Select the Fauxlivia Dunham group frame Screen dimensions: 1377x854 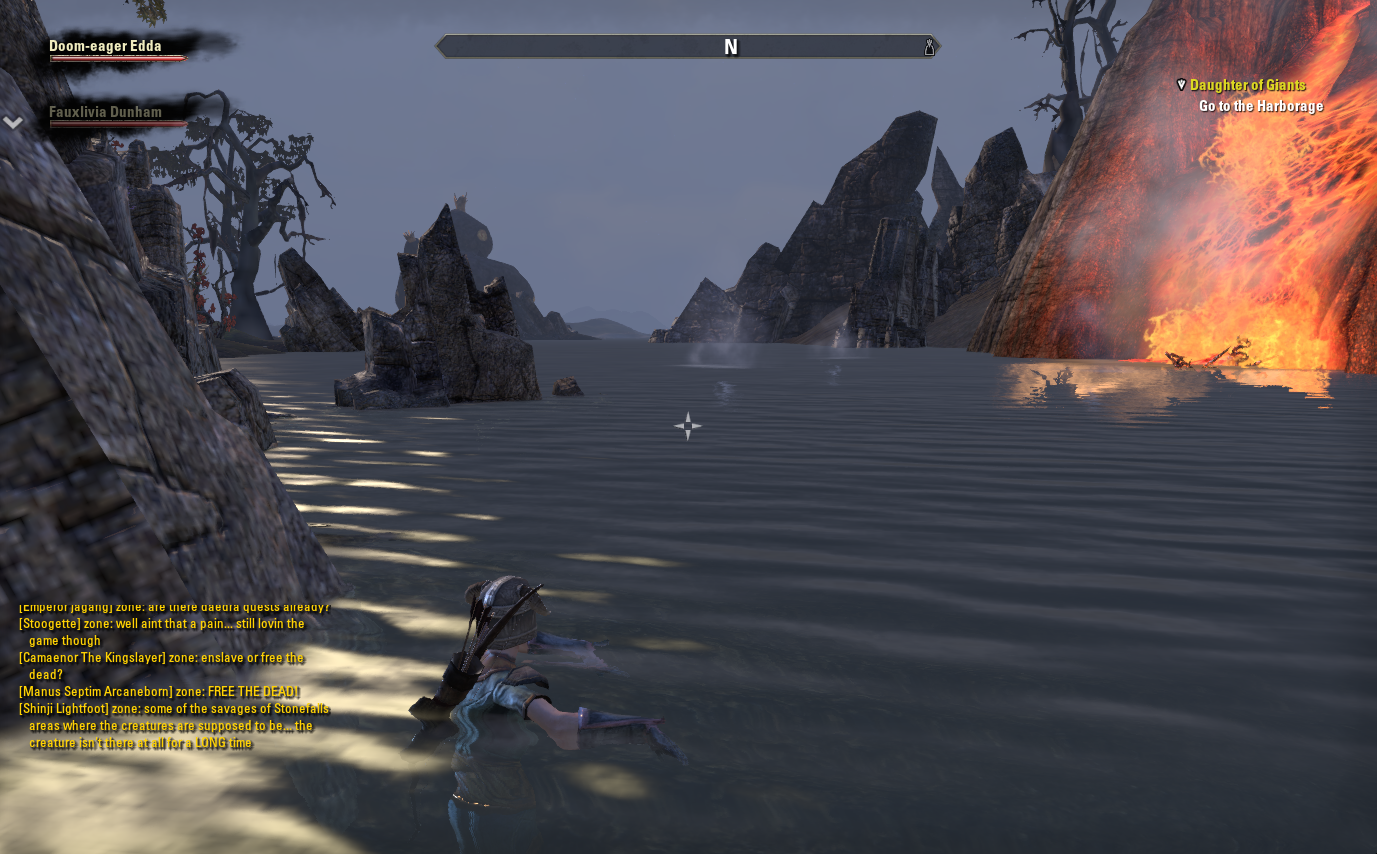(105, 113)
